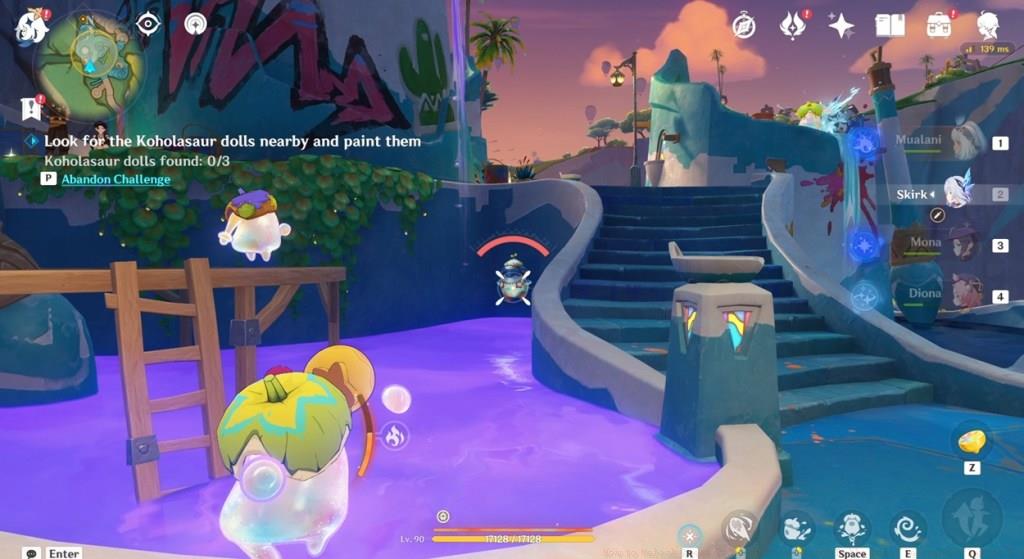1024x559 pixels.
Task: Select Skirk in the party list
Action: tap(958, 194)
